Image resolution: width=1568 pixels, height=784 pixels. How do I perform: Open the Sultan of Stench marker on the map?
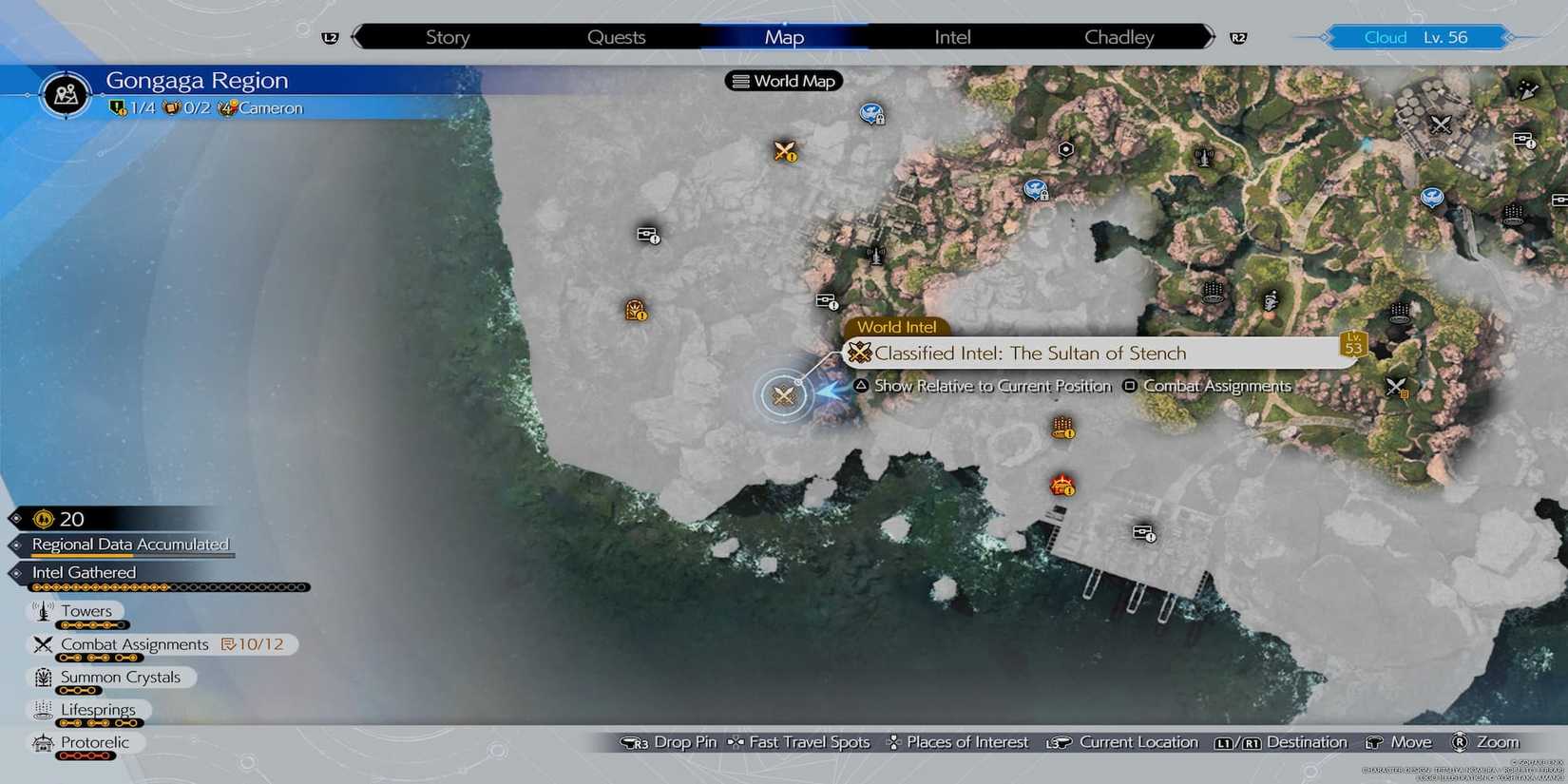(782, 395)
